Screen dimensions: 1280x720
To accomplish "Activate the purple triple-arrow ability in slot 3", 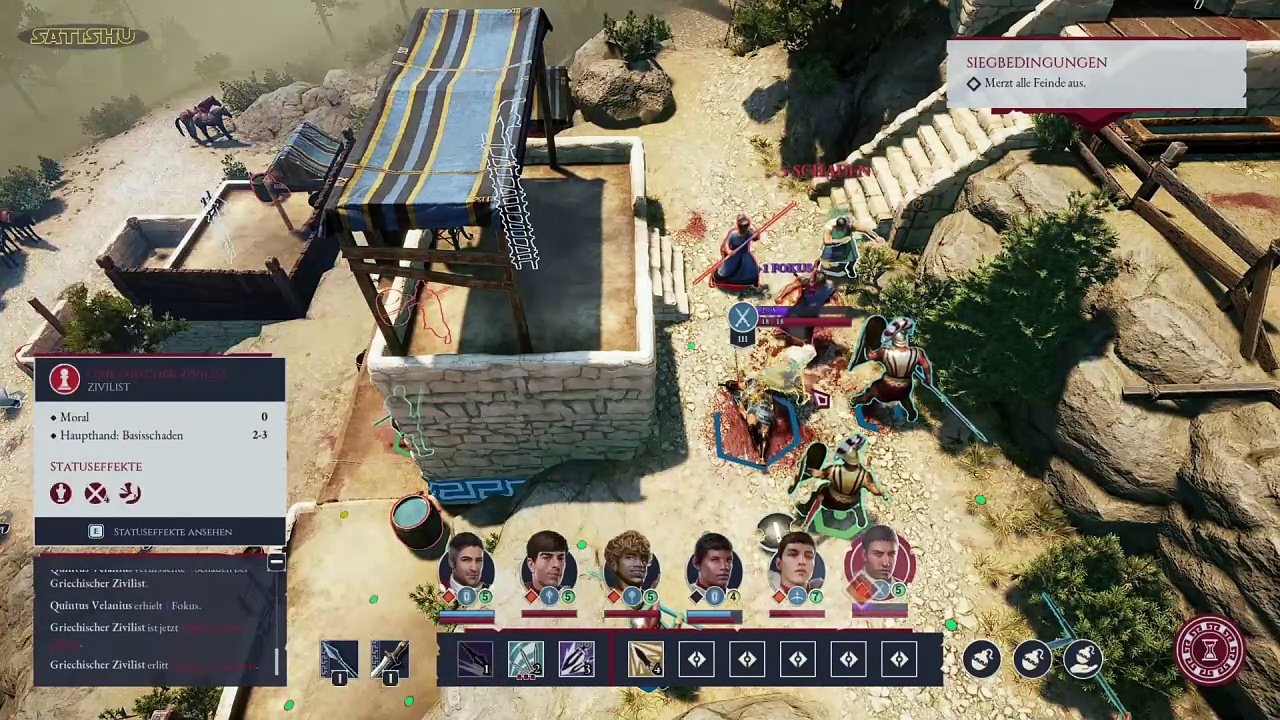I will pos(576,659).
